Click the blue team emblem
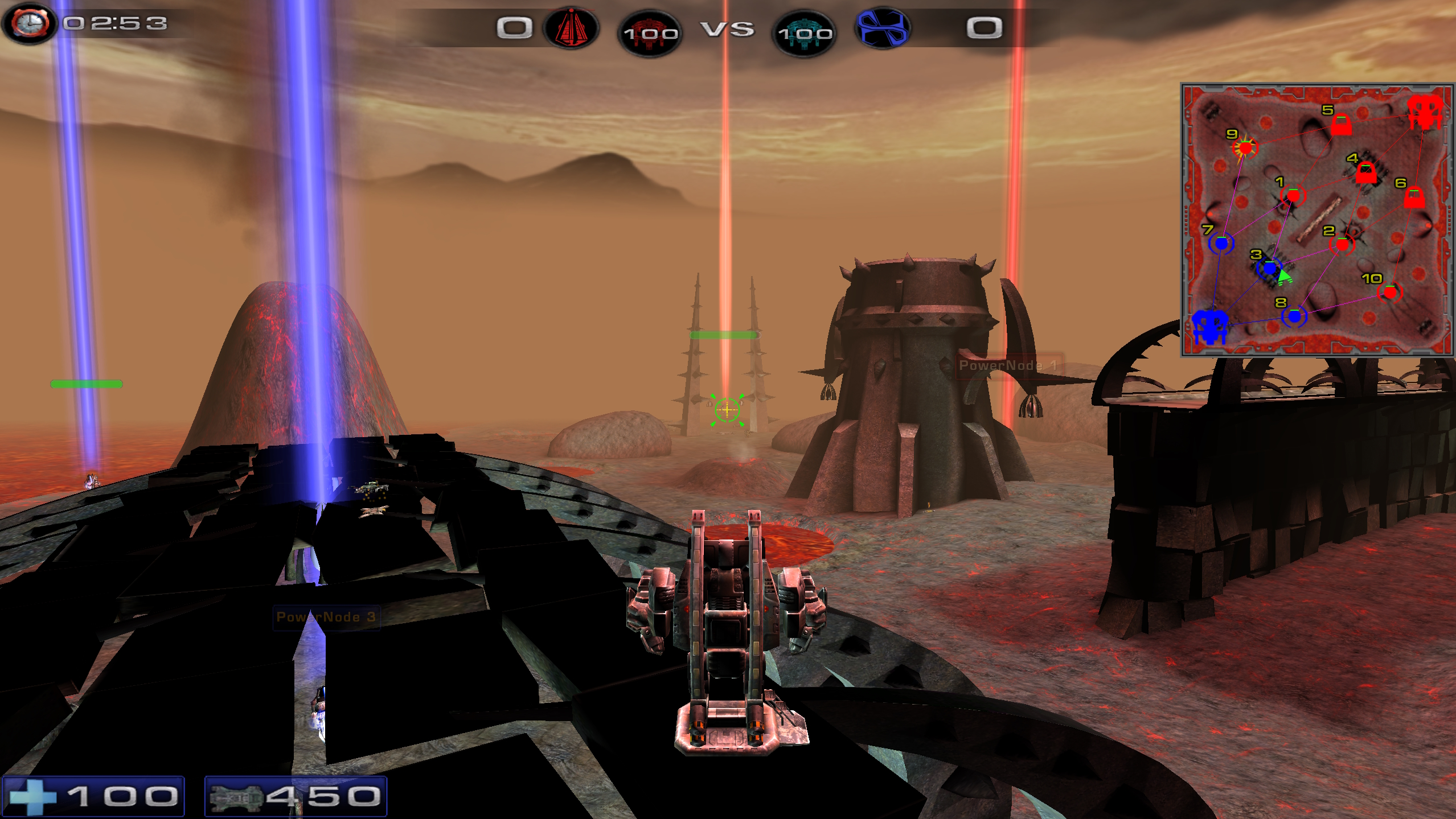1456x819 pixels. tap(883, 27)
